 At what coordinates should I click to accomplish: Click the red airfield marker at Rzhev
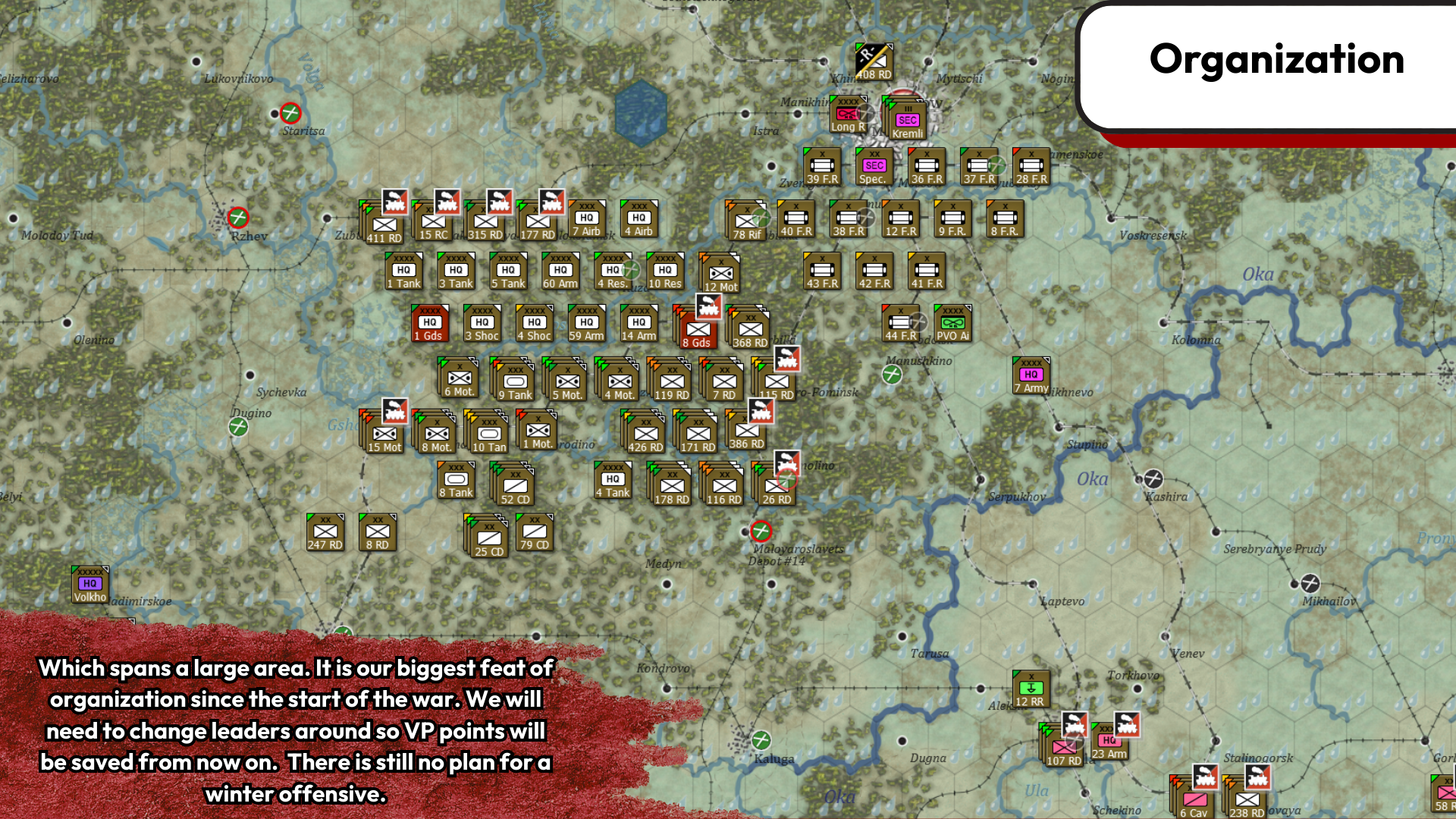coord(237,218)
